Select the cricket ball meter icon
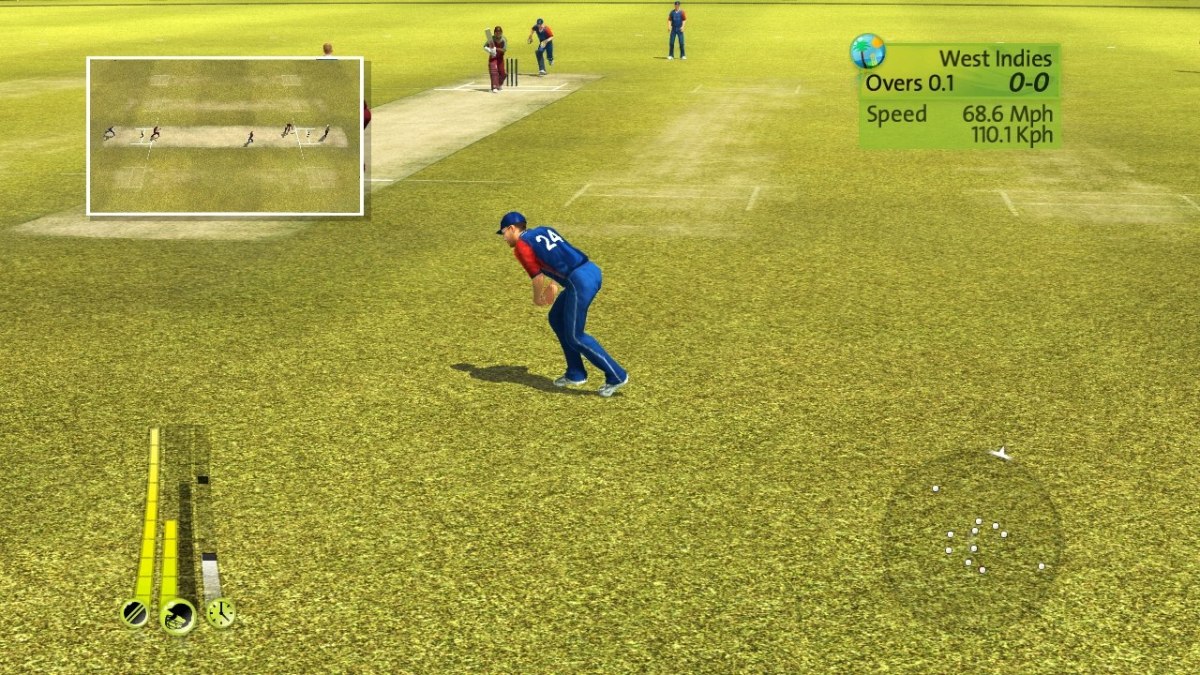 tap(135, 612)
